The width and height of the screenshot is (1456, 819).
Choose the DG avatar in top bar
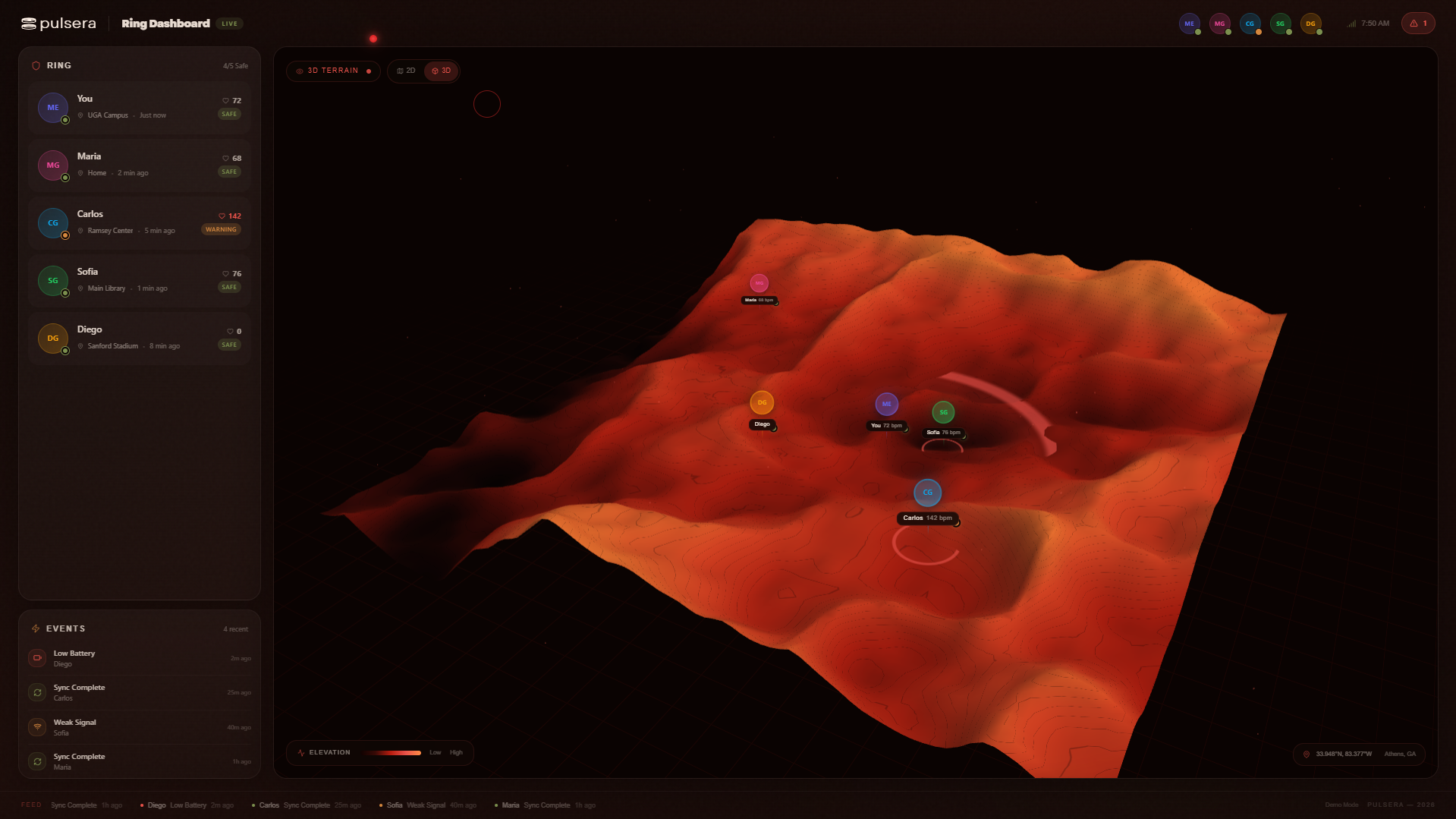pyautogui.click(x=1310, y=24)
